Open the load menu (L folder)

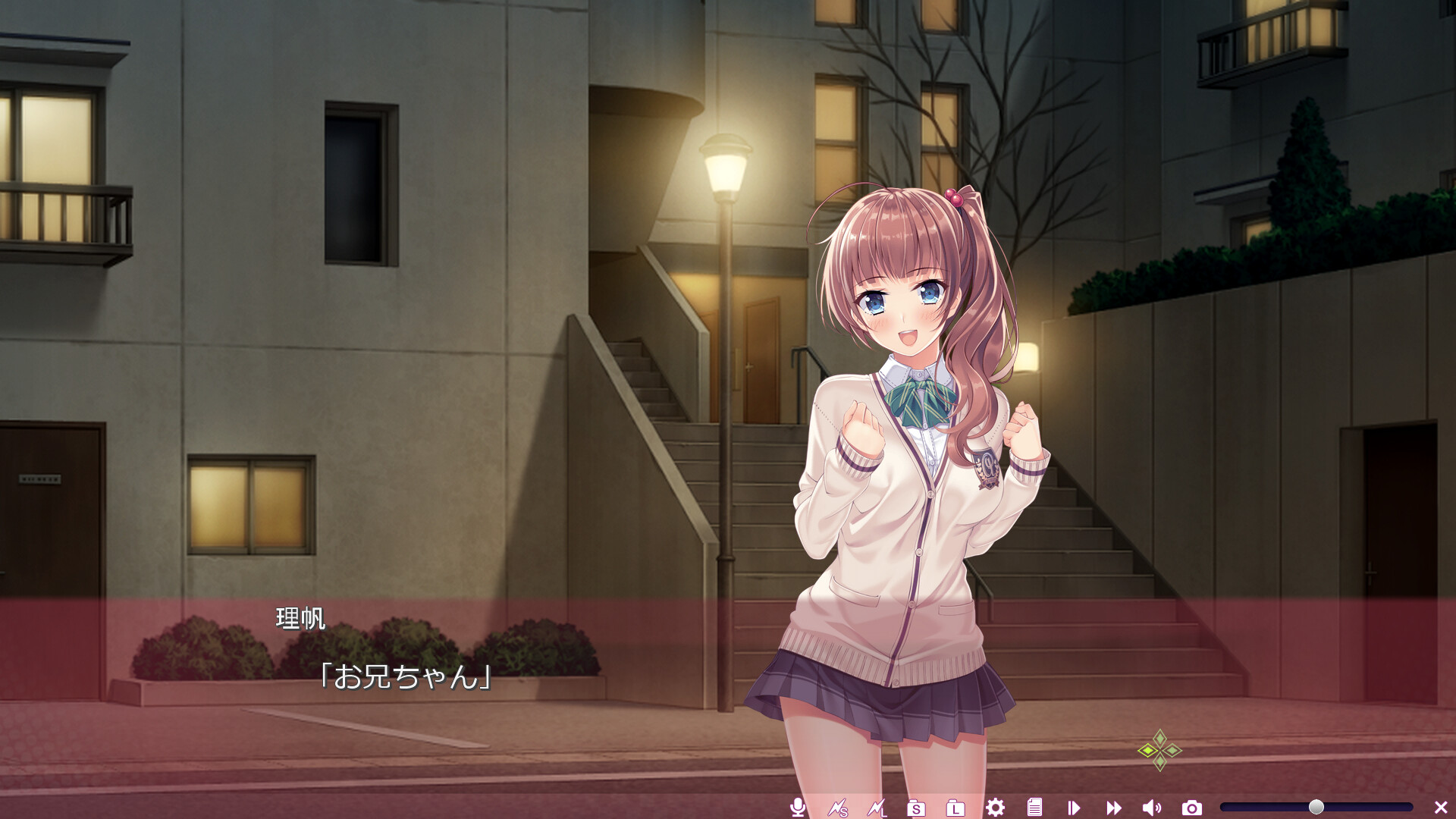click(955, 808)
